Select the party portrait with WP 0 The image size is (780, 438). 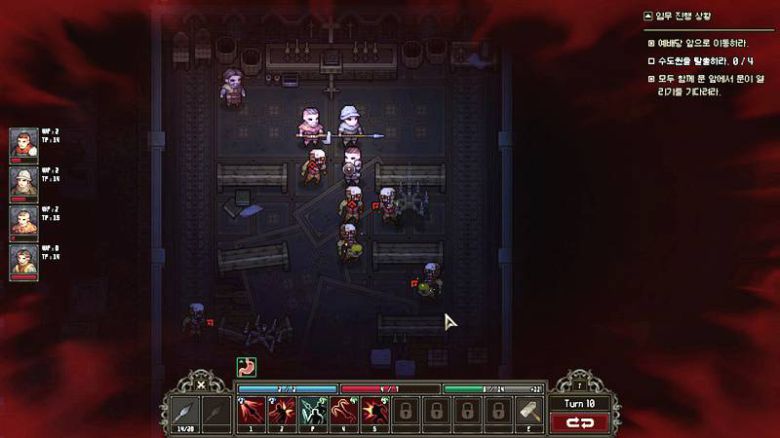coord(24,260)
